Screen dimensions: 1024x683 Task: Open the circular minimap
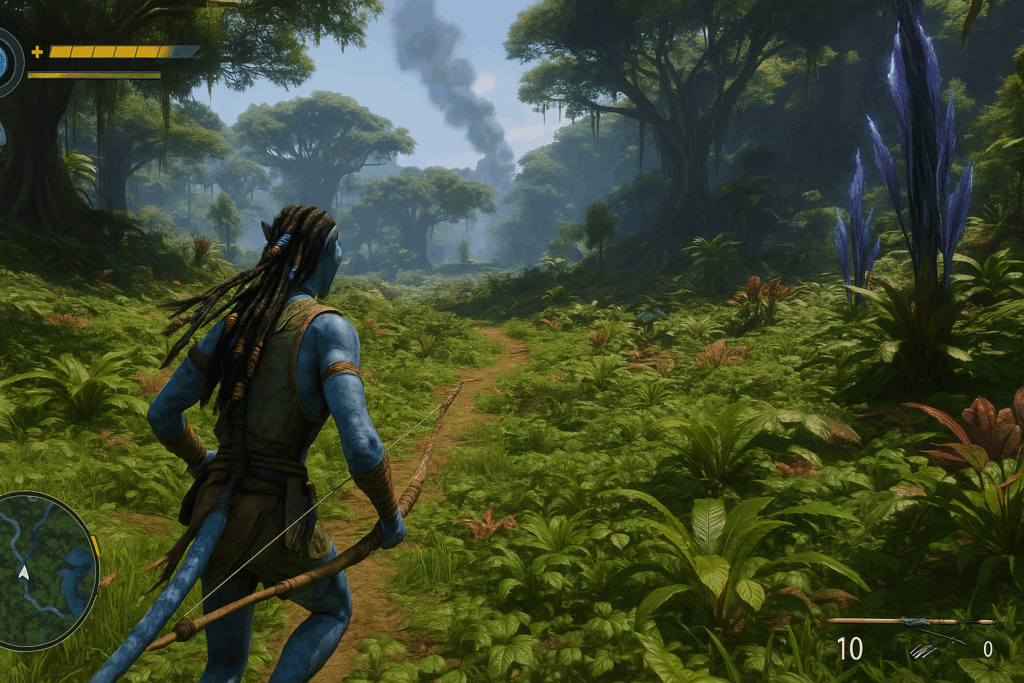46,571
